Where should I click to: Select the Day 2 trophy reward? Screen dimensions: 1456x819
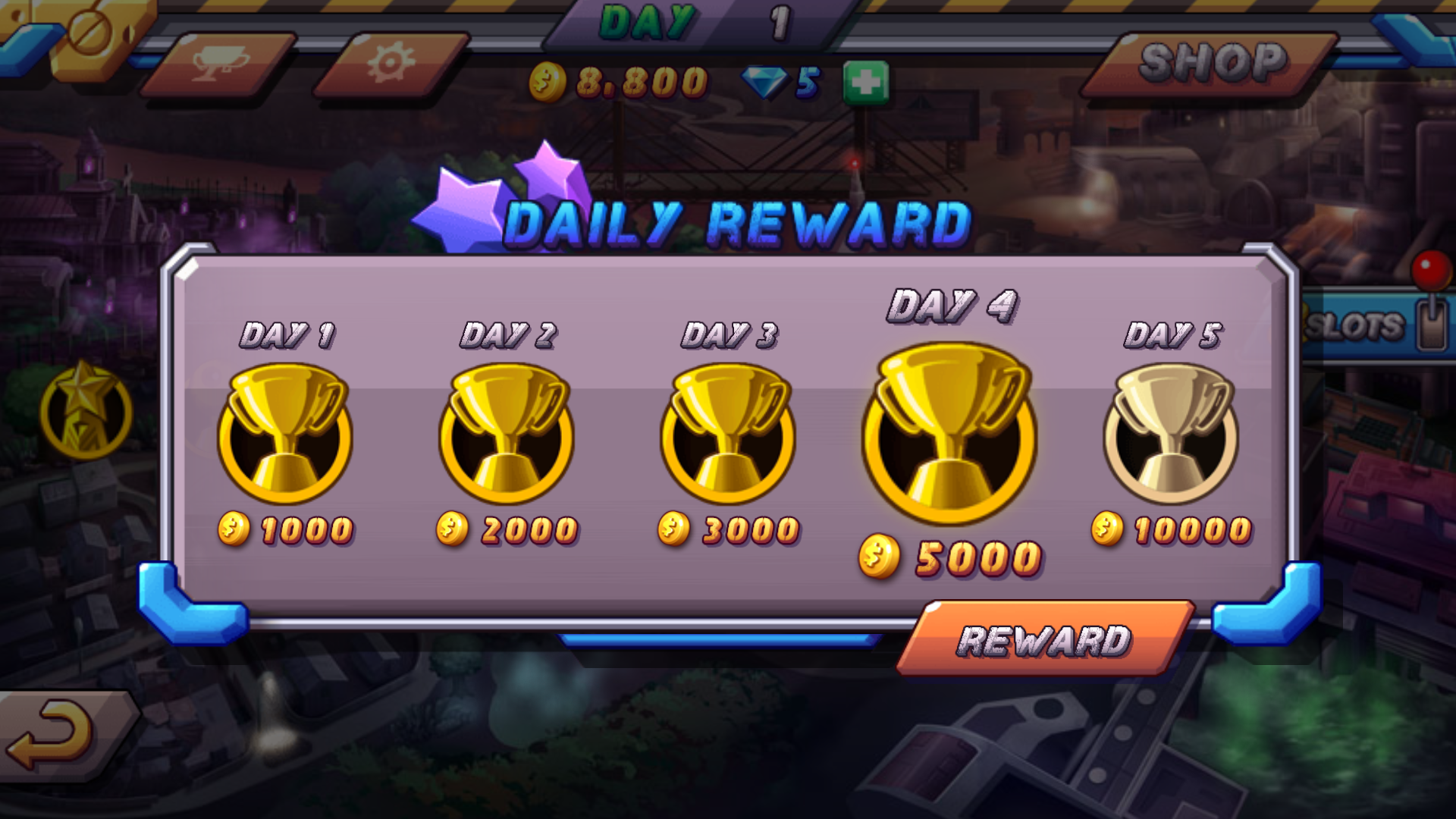[507, 432]
